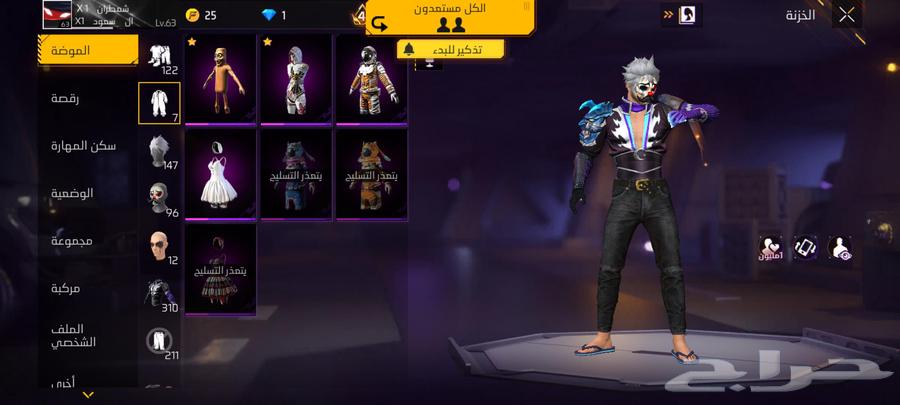The width and height of the screenshot is (900, 405).
Task: Toggle the character visibility eye icon
Action: pos(841,249)
